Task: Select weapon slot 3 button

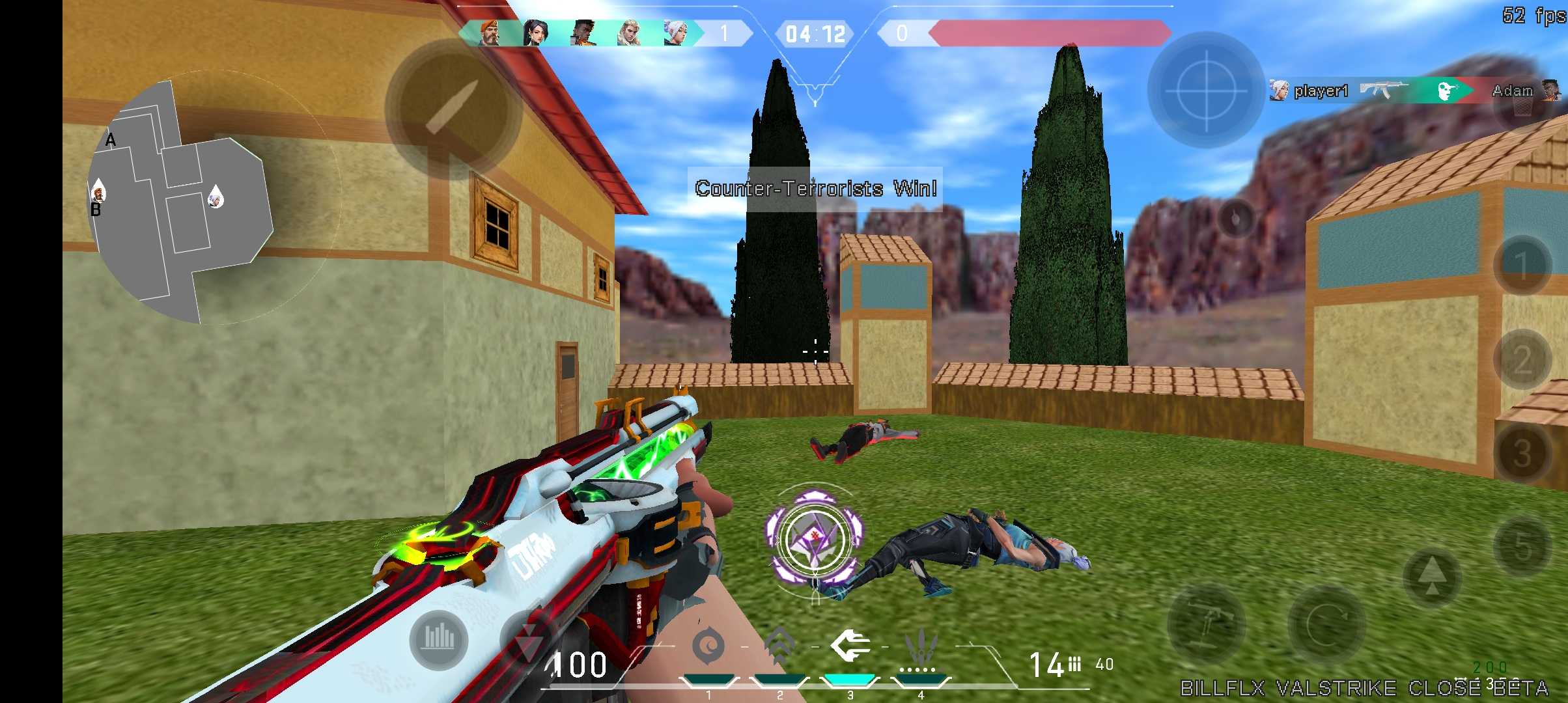Action: (x=1522, y=454)
